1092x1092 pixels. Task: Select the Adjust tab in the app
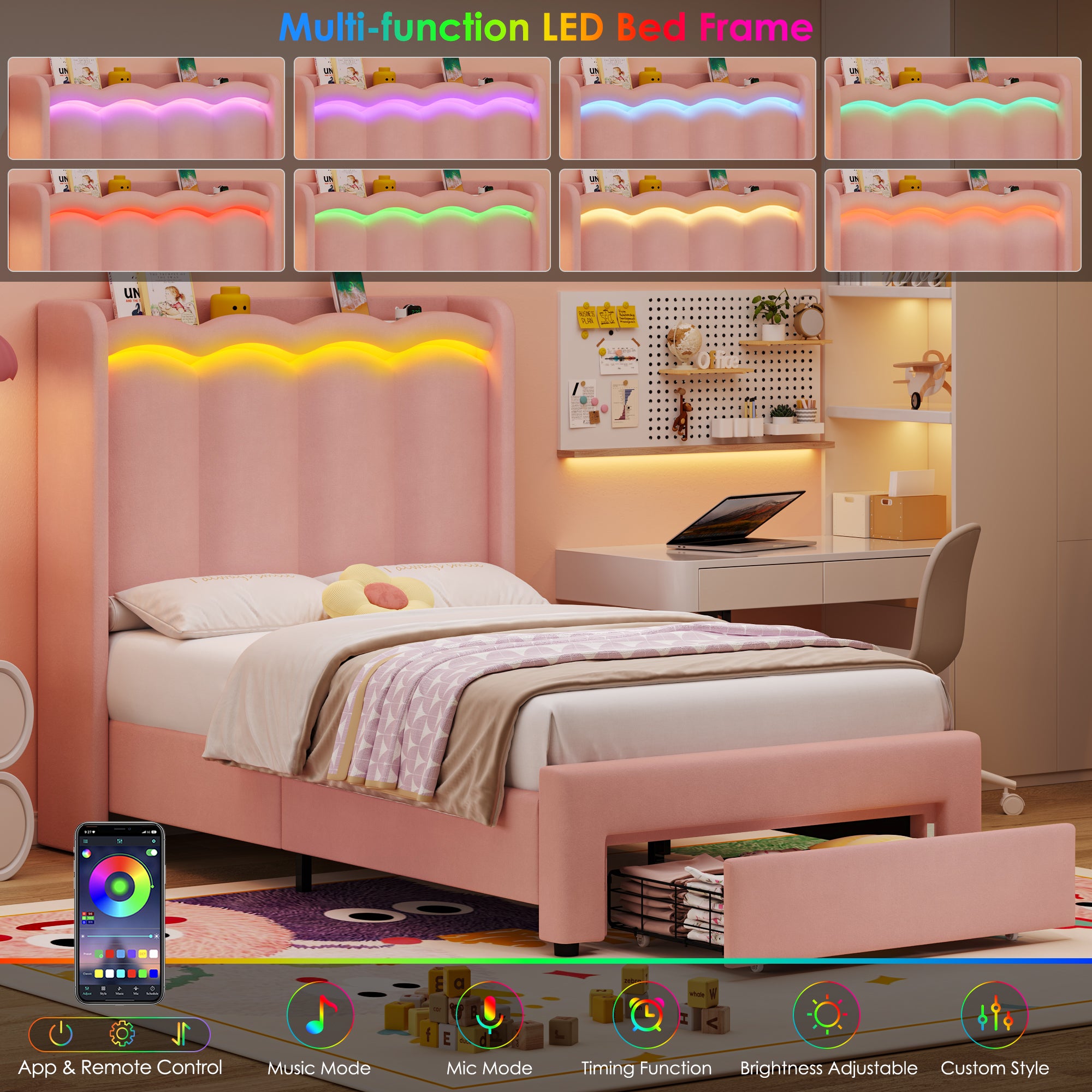point(87,990)
